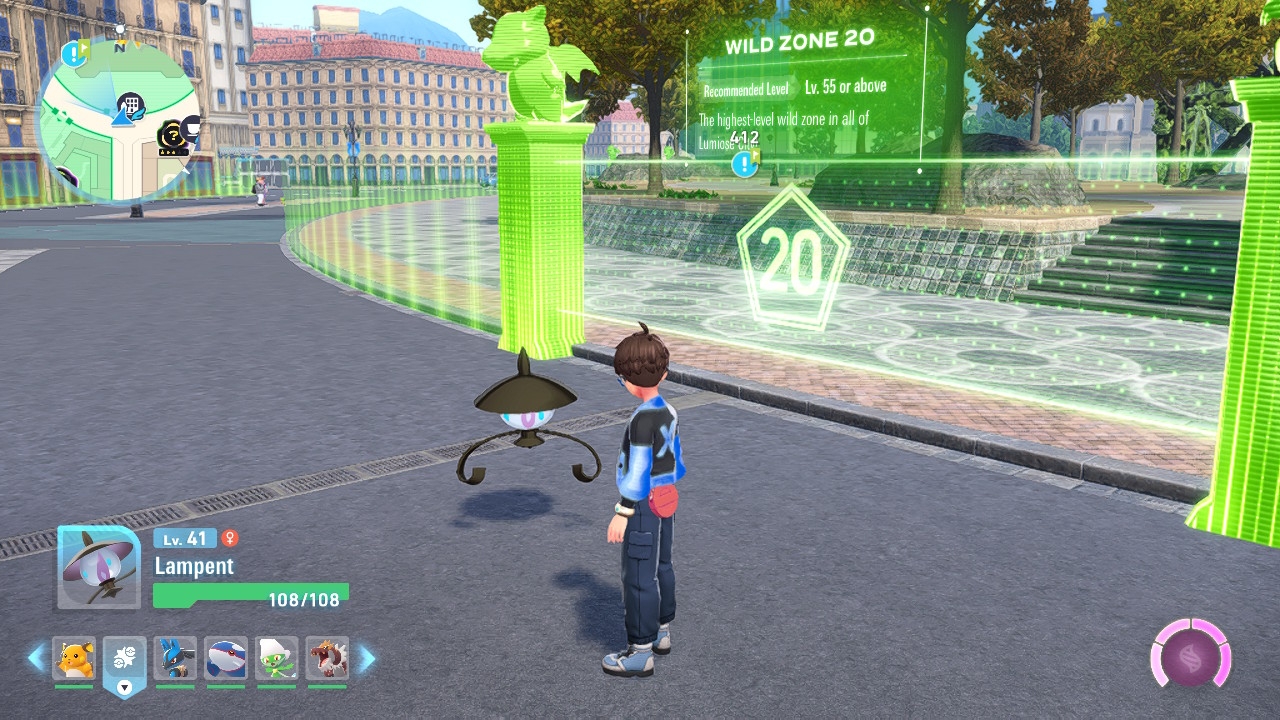Click the left arrow beside the party
The width and height of the screenshot is (1280, 720).
[x=36, y=658]
